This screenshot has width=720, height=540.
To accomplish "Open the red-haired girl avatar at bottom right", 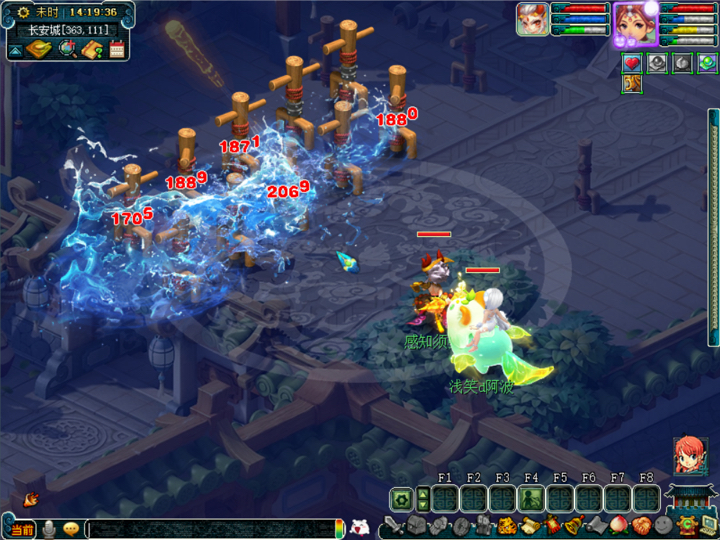I will (689, 454).
